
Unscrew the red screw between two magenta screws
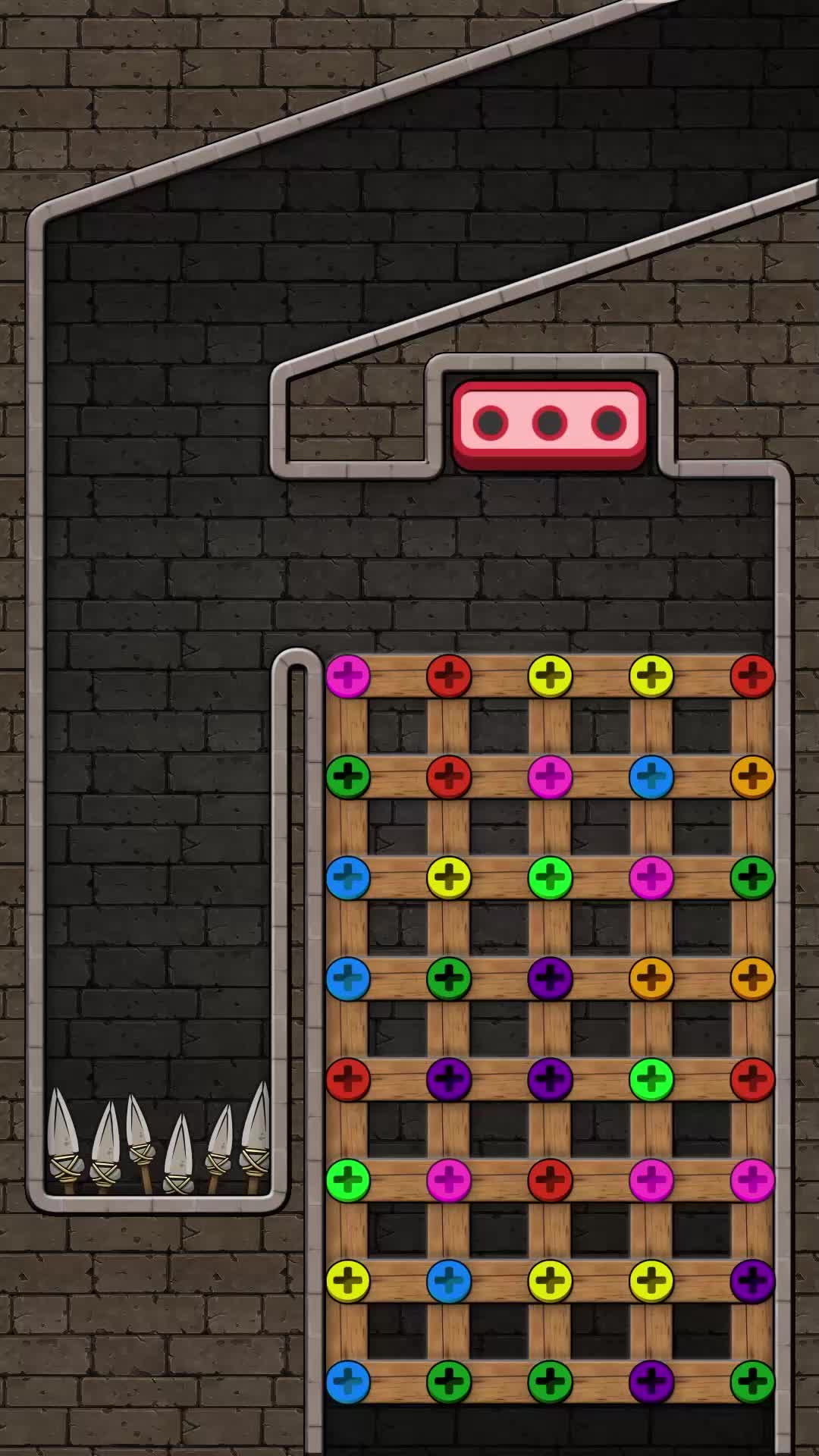pos(550,1180)
